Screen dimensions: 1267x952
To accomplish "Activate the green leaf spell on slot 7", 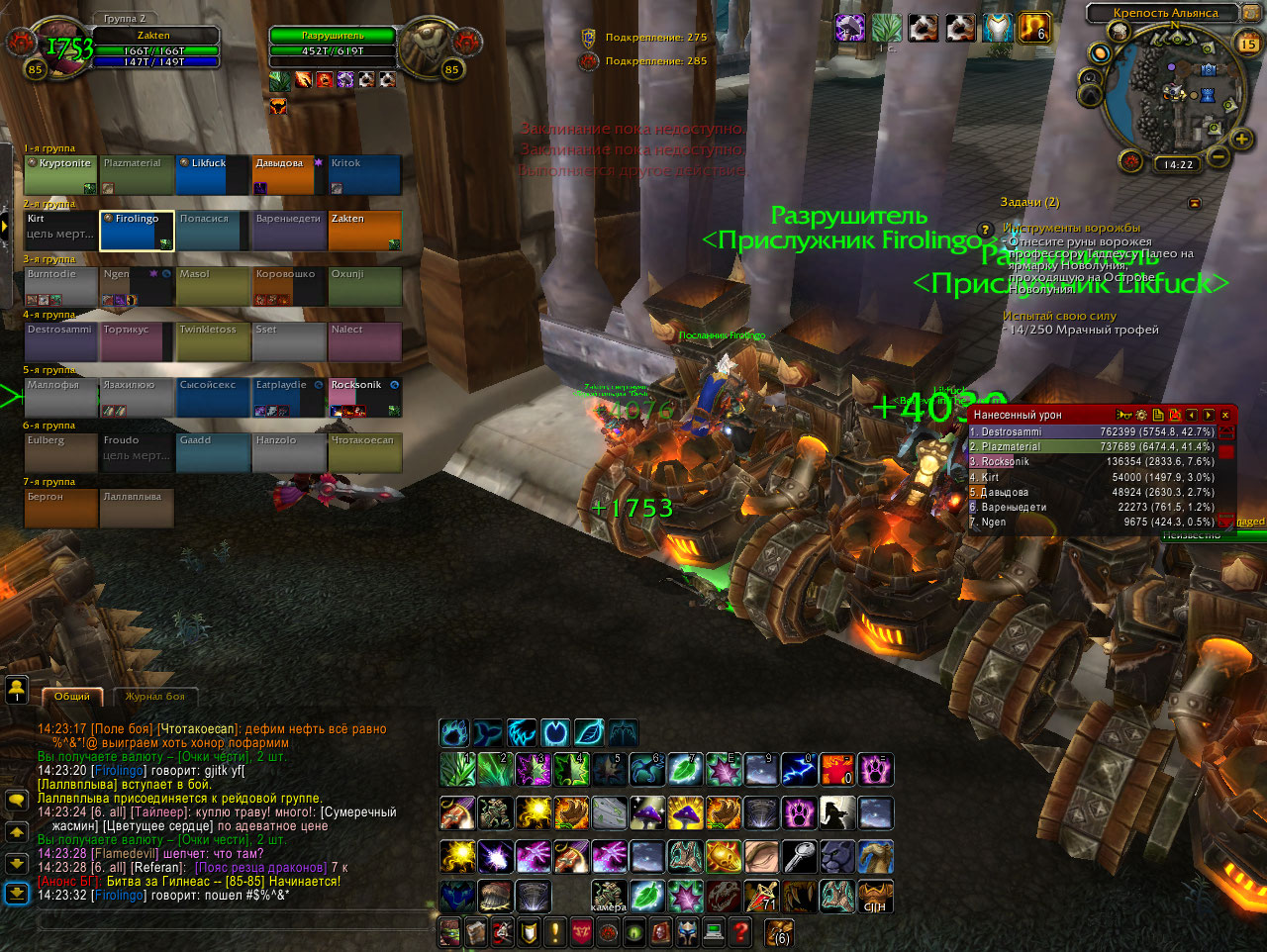I will point(685,769).
